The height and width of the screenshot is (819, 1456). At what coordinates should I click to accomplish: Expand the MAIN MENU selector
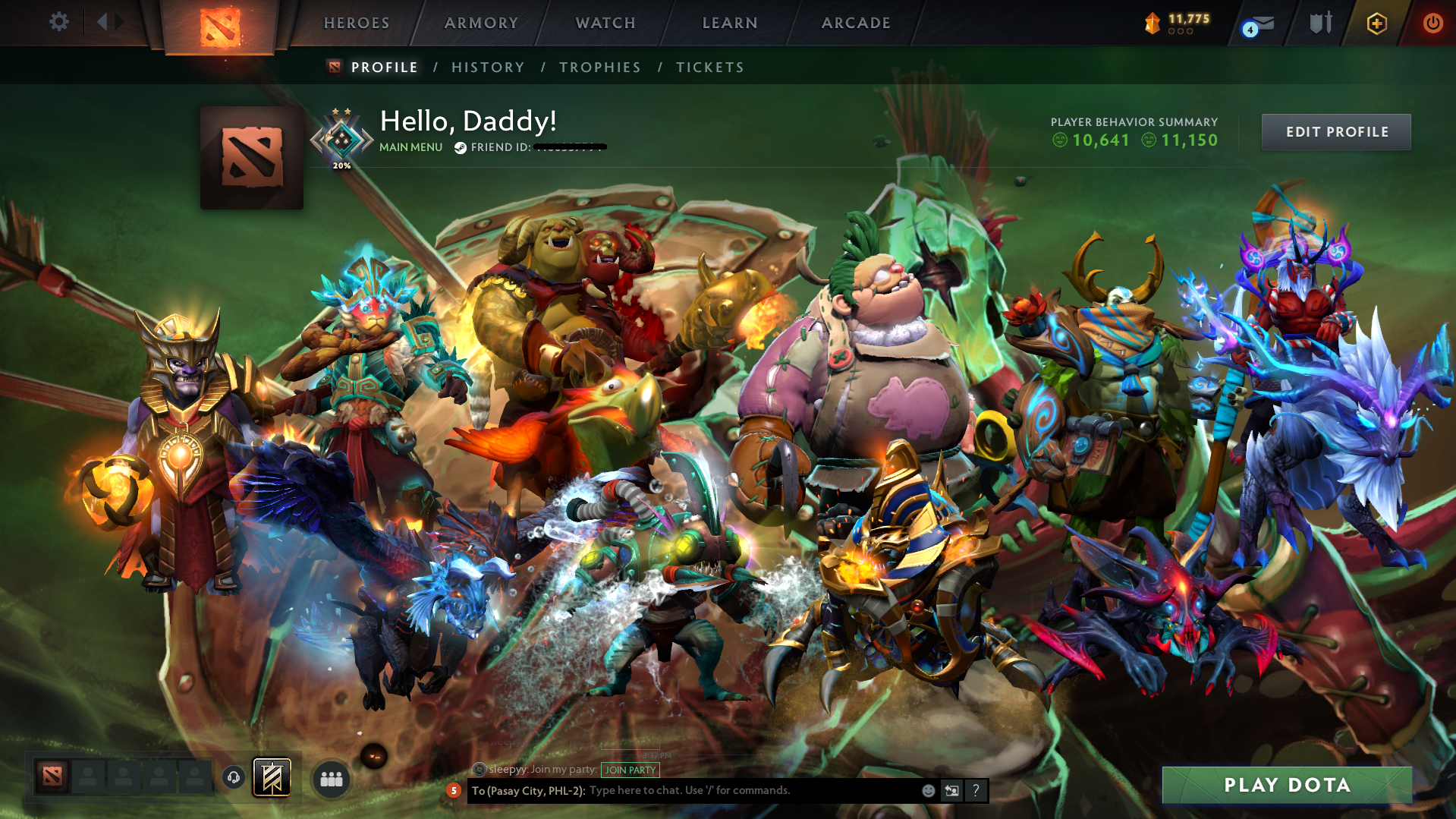coord(410,147)
